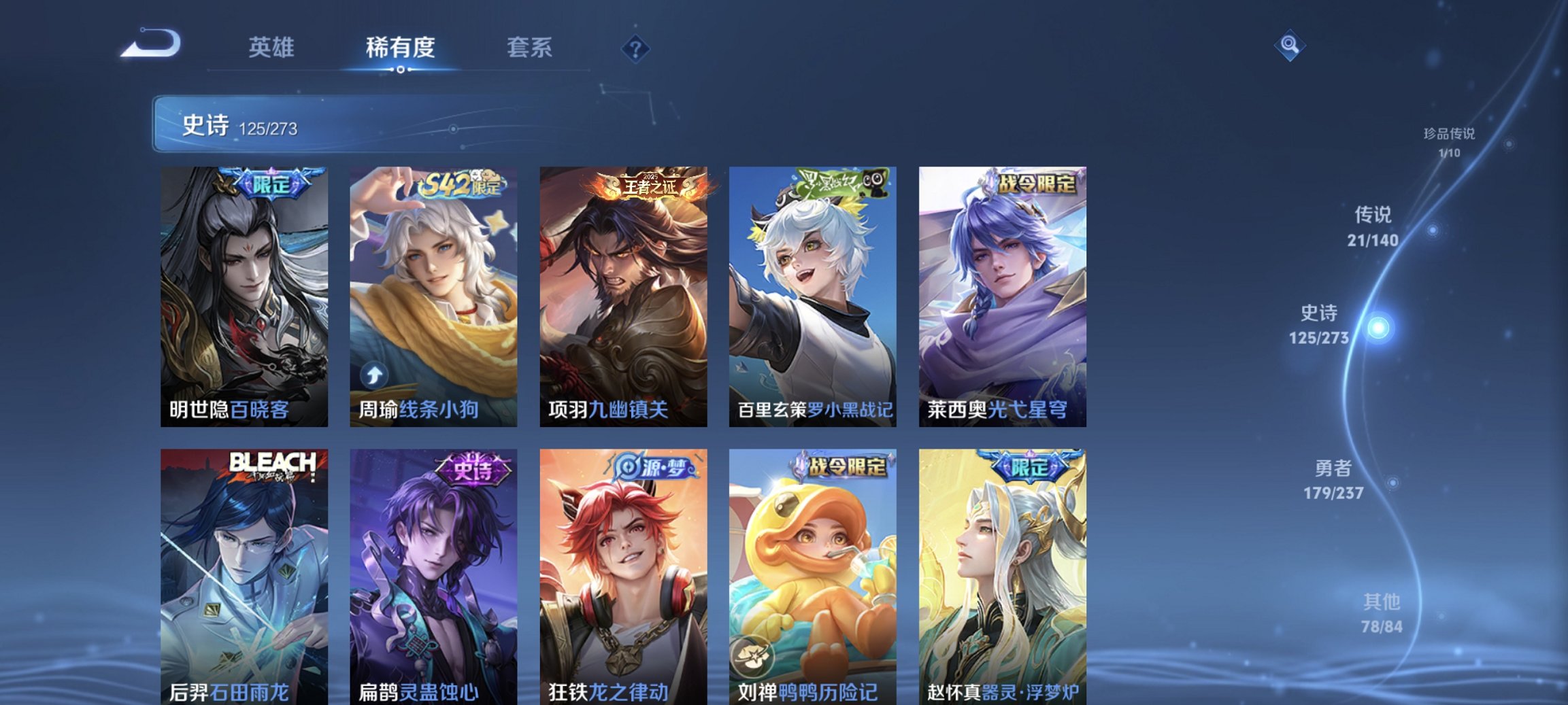Screen dimensions: 1568x705
Task: Switch to the 英雄 tab
Action: pyautogui.click(x=272, y=47)
